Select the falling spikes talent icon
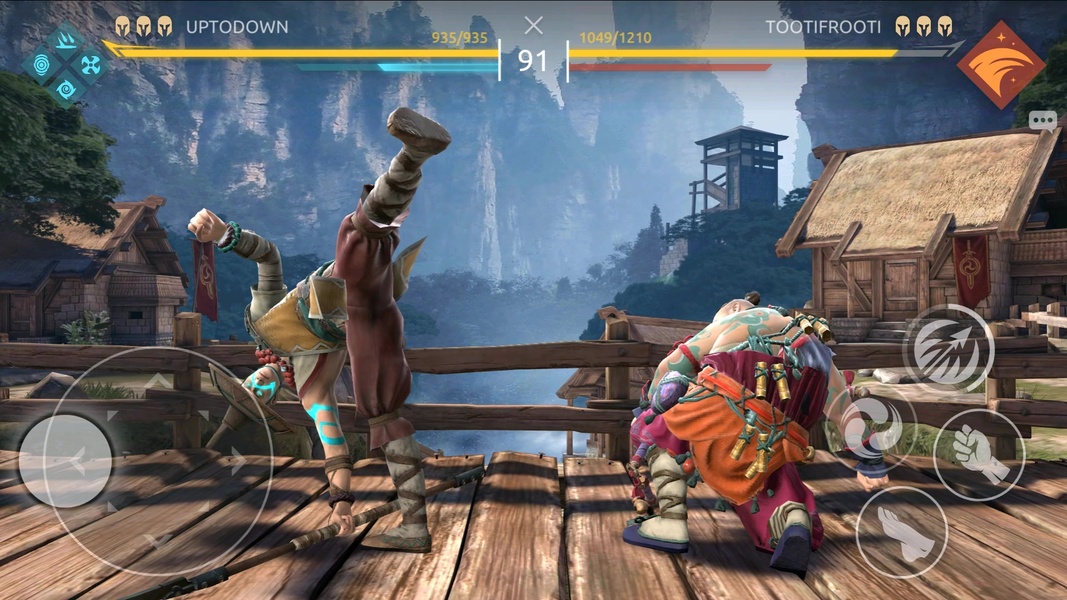Viewport: 1067px width, 600px height. pos(67,42)
